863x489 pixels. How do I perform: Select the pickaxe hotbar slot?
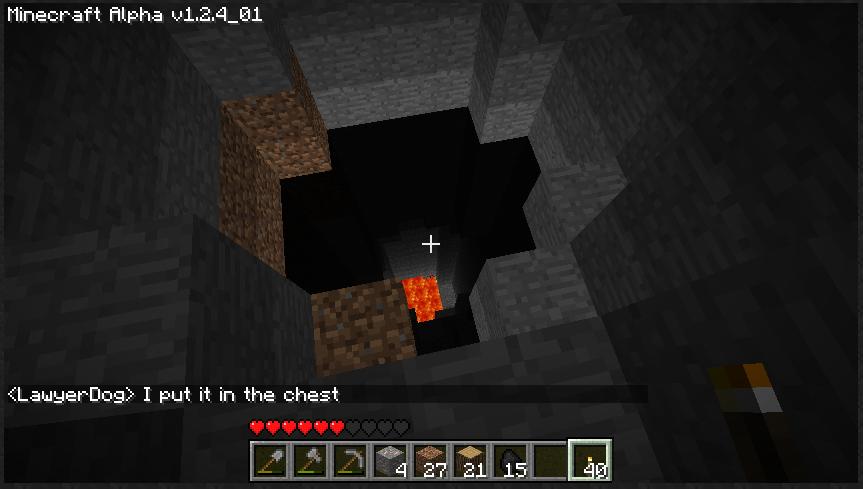[x=349, y=460]
